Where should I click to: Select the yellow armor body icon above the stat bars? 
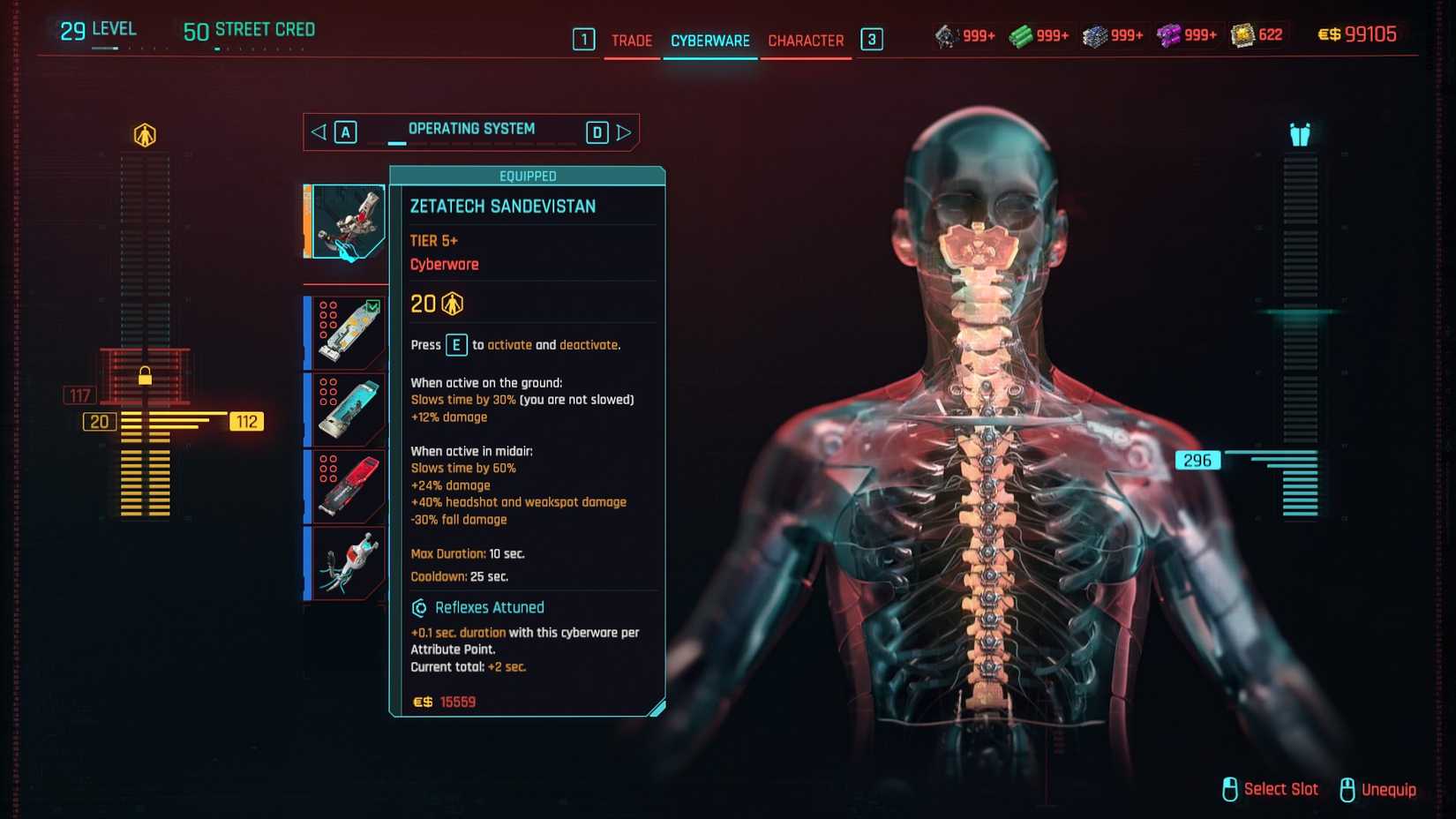144,132
